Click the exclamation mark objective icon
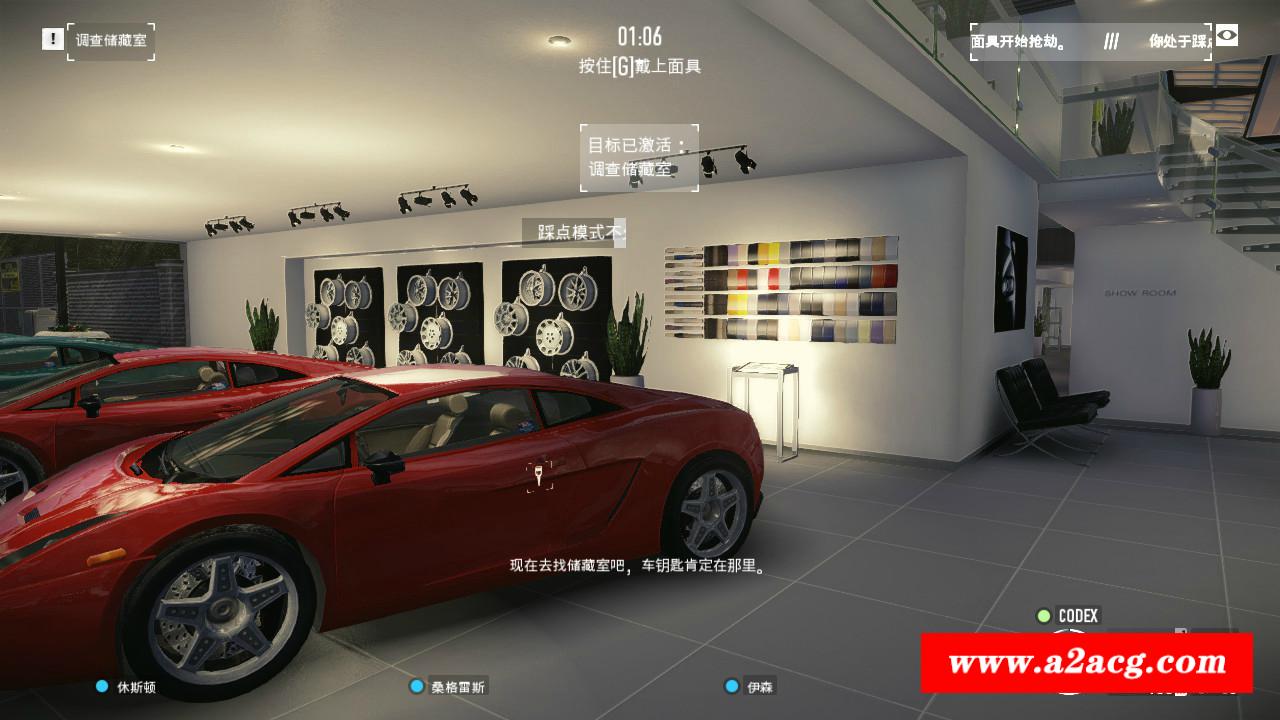1280x720 pixels. point(52,39)
